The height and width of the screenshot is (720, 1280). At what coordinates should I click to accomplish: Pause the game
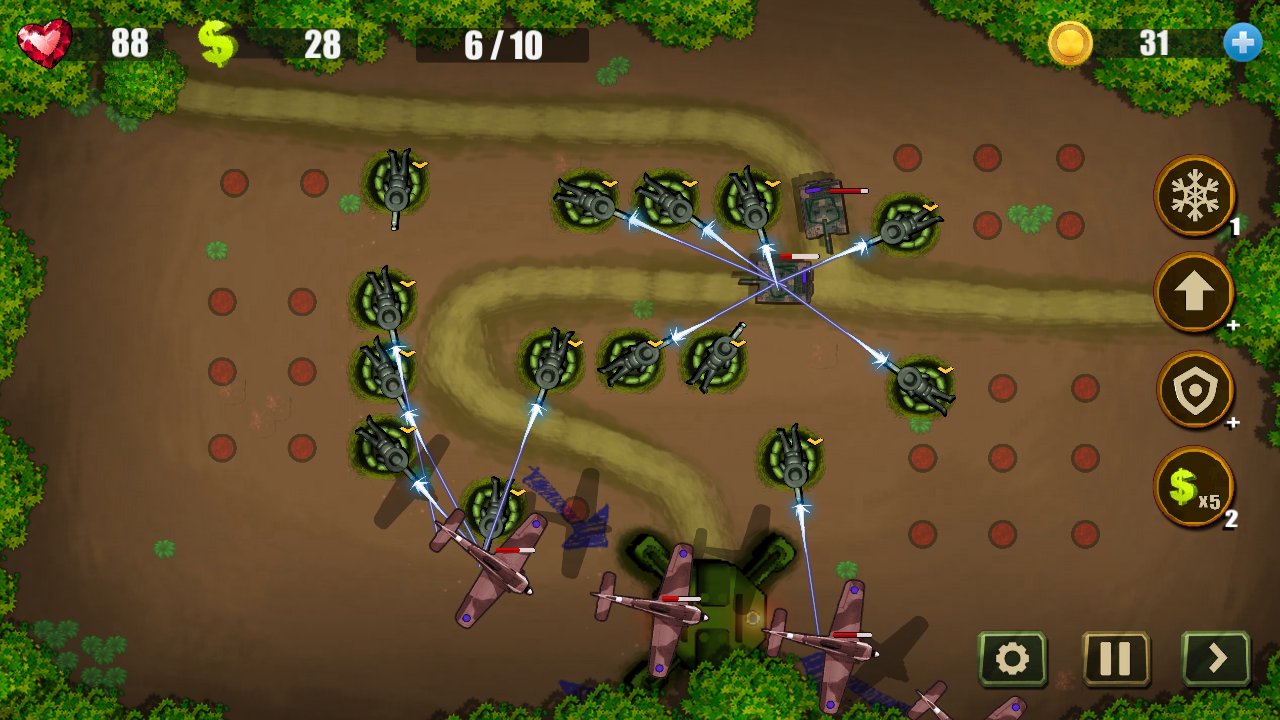click(x=1115, y=659)
